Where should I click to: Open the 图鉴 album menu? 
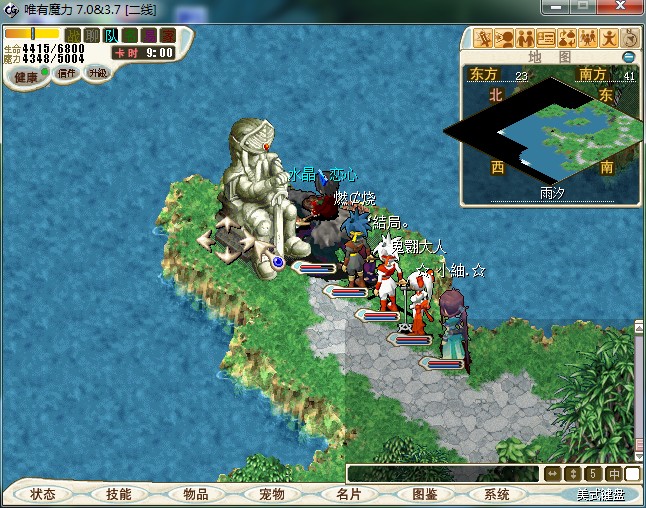[423, 494]
